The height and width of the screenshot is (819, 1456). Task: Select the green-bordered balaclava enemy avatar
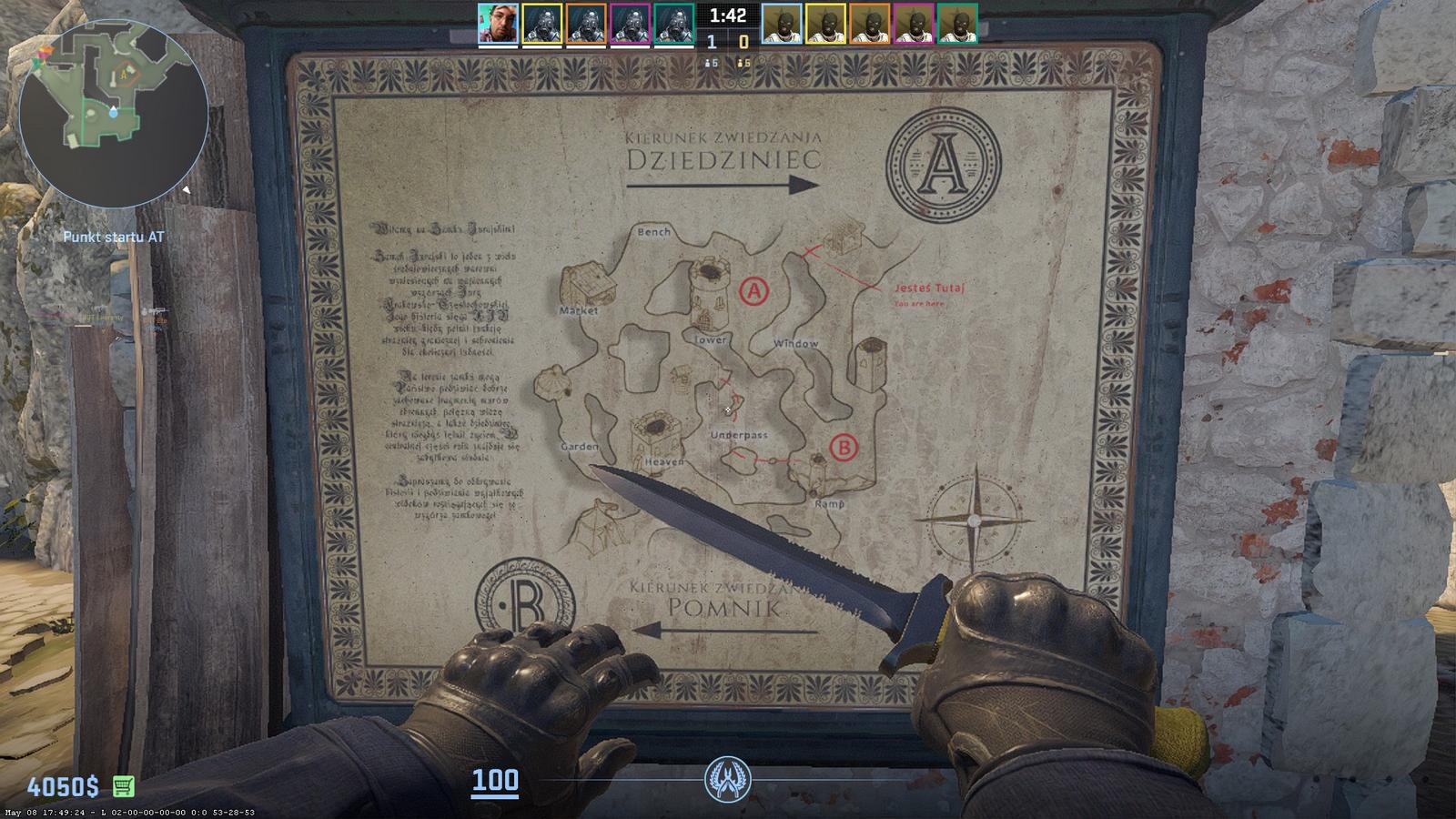click(x=956, y=25)
